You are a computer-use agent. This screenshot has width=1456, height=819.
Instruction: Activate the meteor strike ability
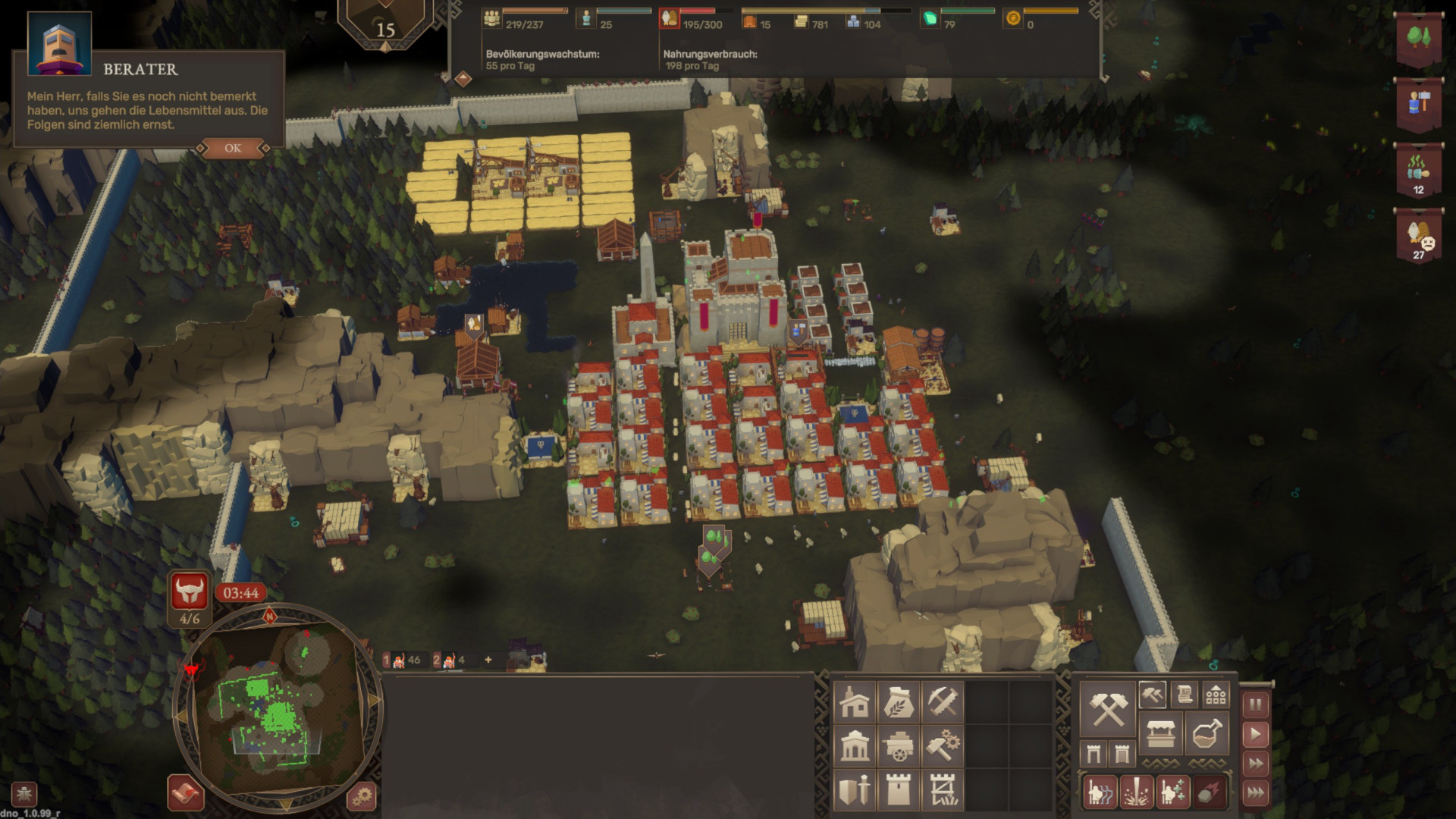1209,792
